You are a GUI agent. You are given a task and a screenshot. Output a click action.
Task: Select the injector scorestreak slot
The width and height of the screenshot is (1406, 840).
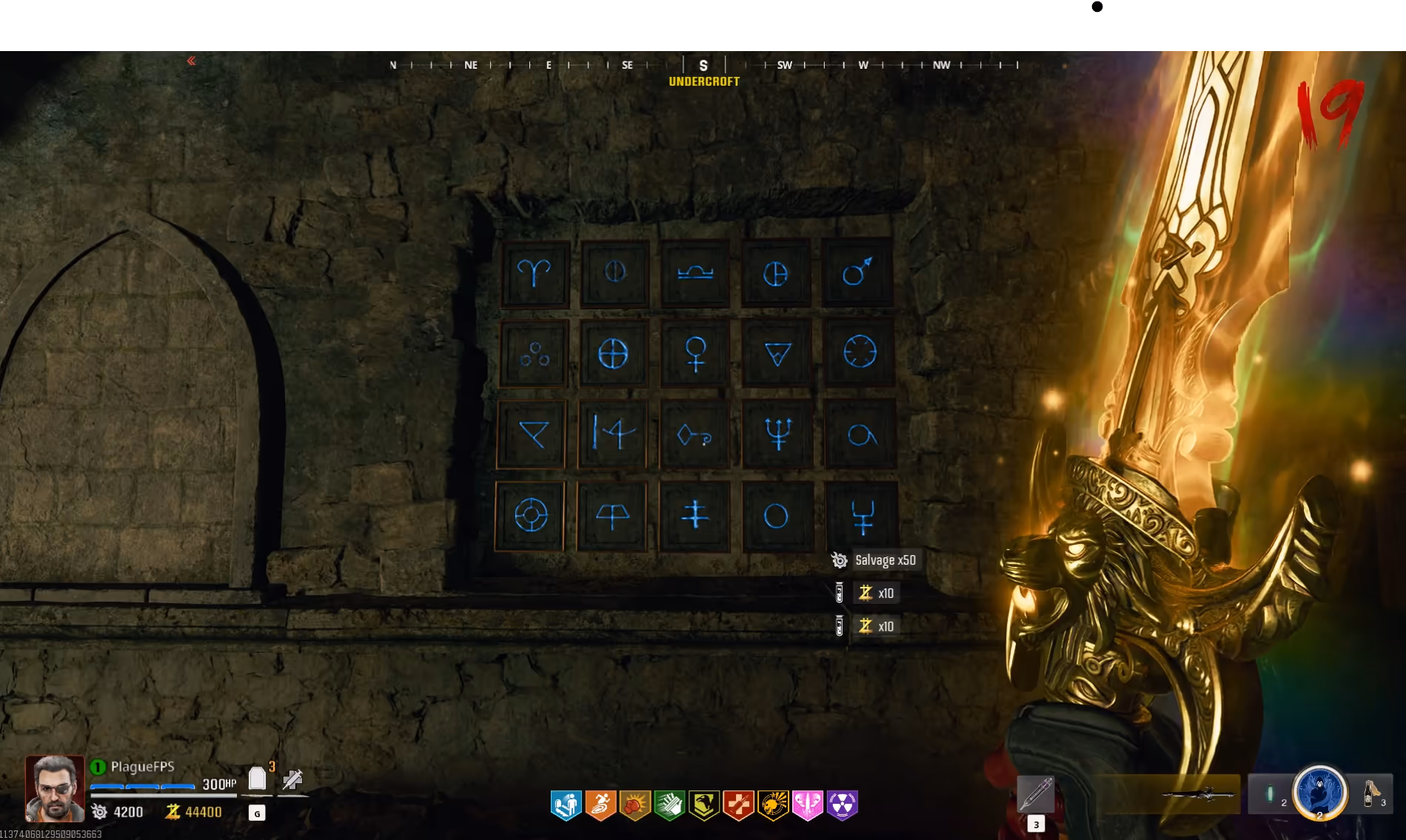click(x=1035, y=794)
